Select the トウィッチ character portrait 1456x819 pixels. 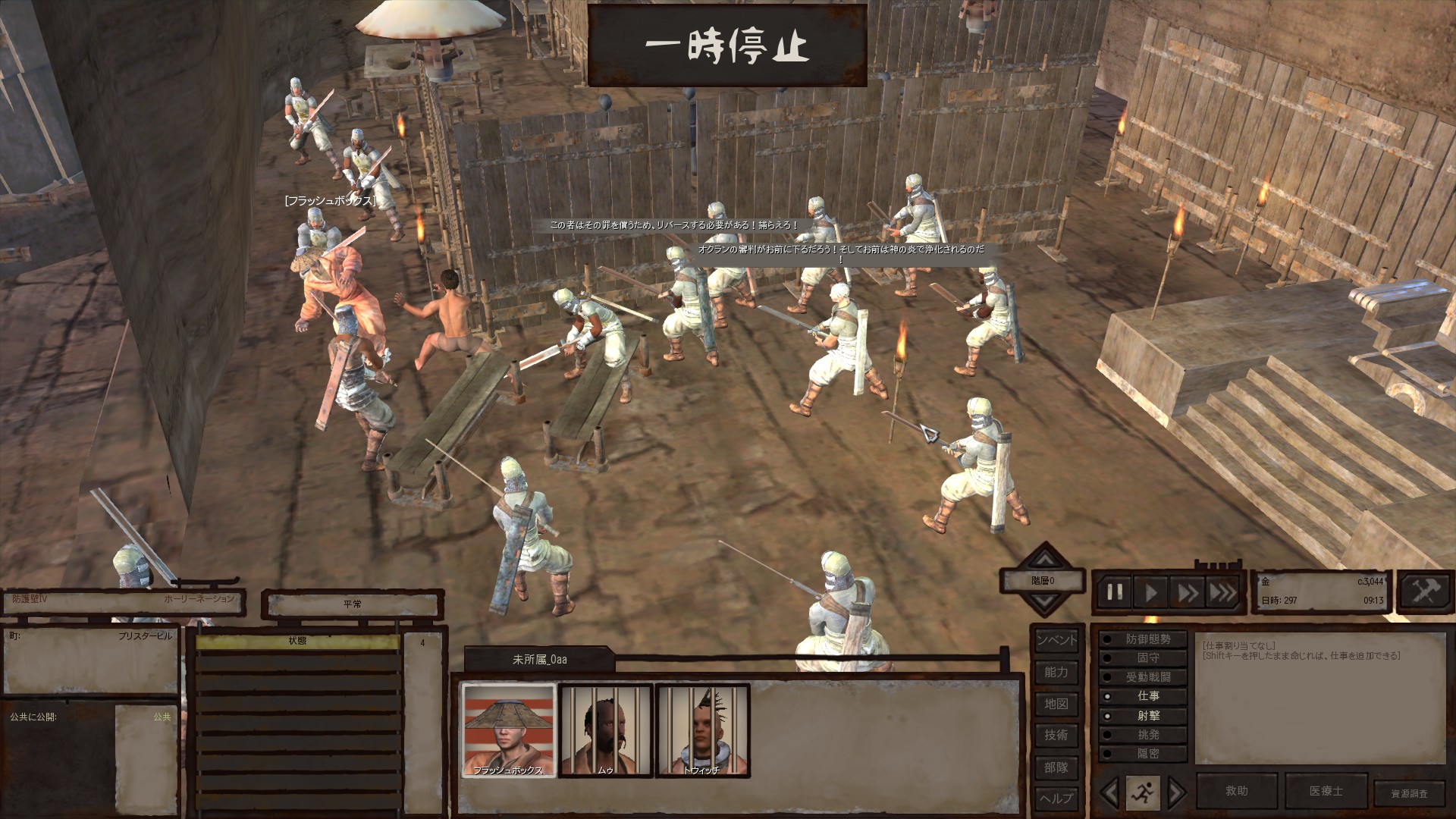click(702, 730)
